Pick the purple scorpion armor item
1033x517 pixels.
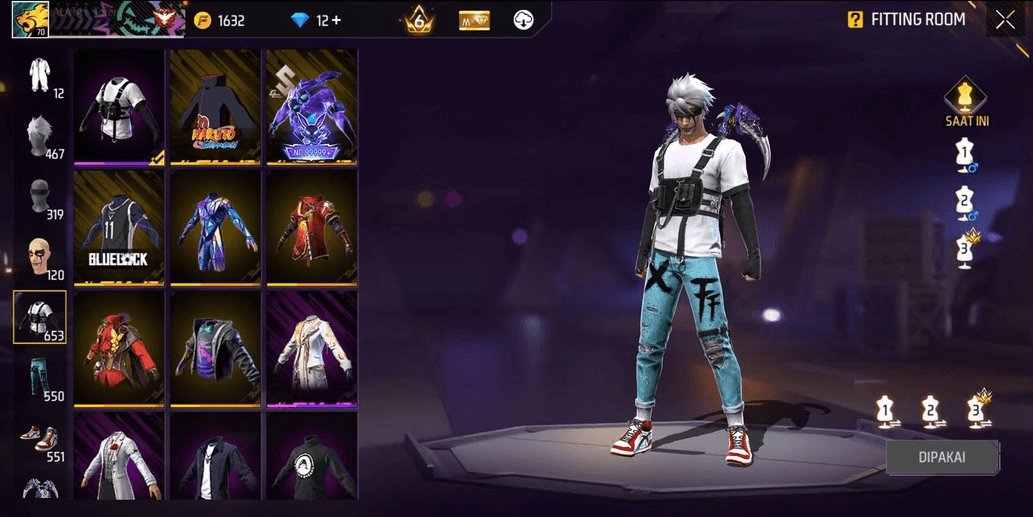pos(311,107)
